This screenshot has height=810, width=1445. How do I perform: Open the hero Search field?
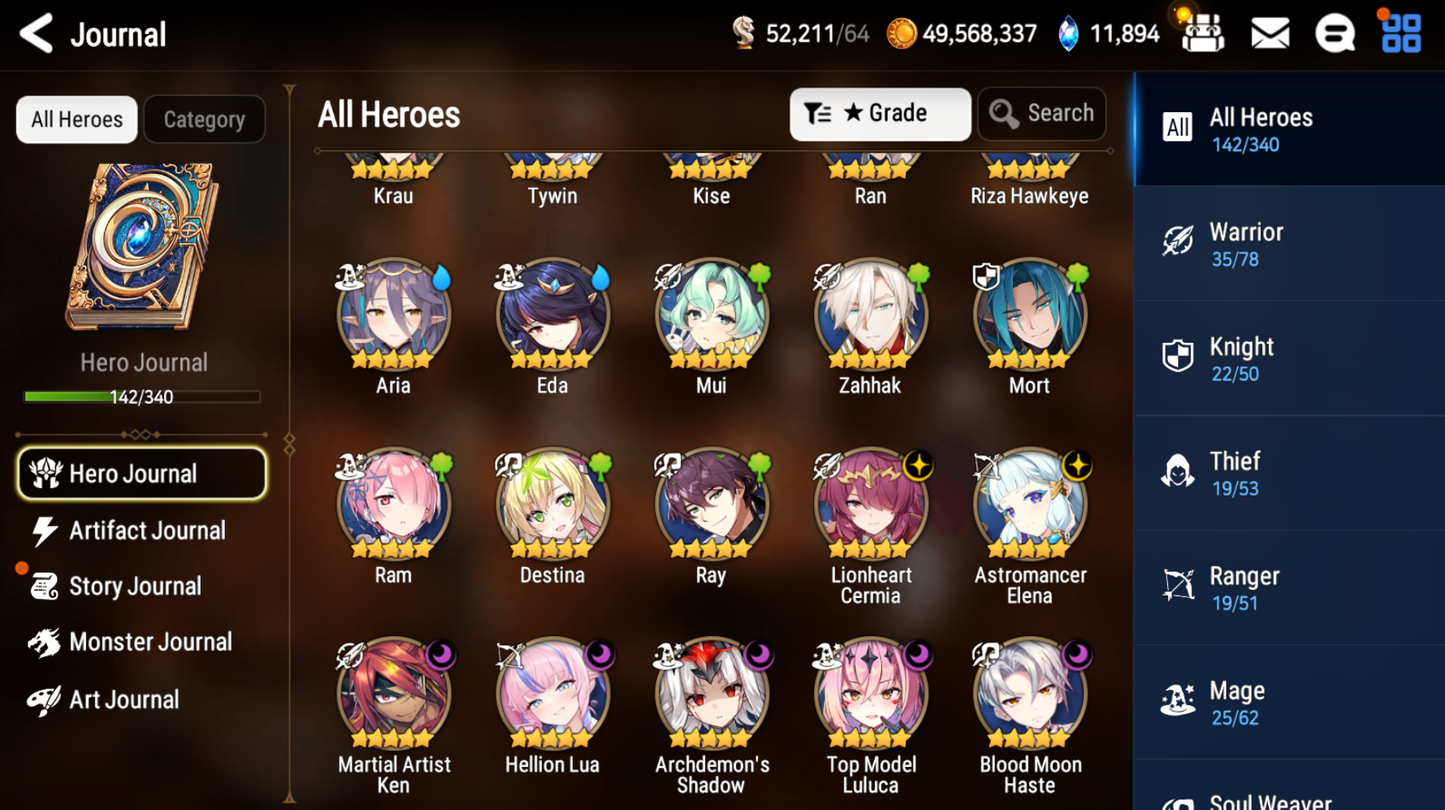(x=1041, y=114)
